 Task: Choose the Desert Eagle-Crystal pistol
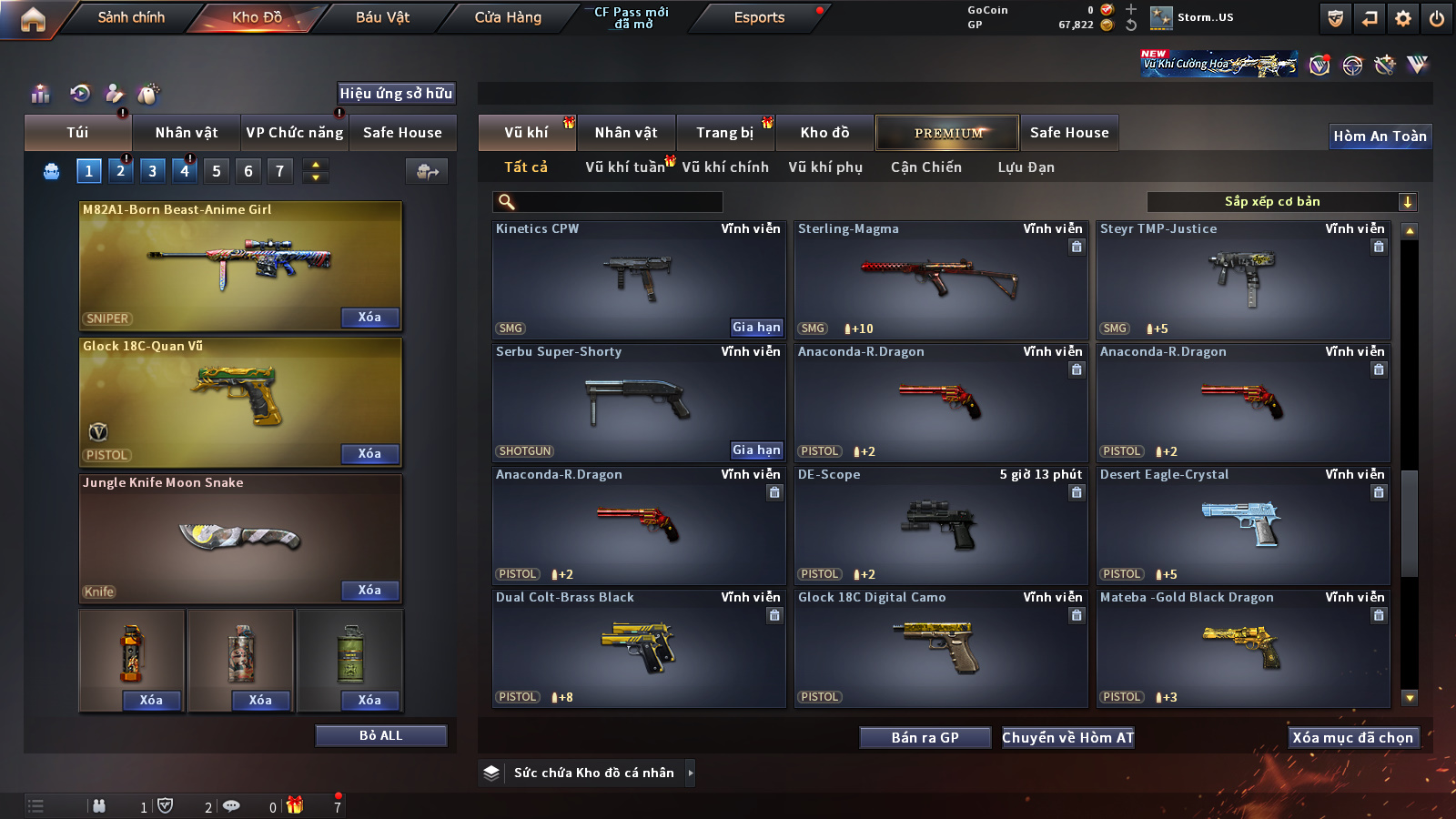click(x=1243, y=527)
